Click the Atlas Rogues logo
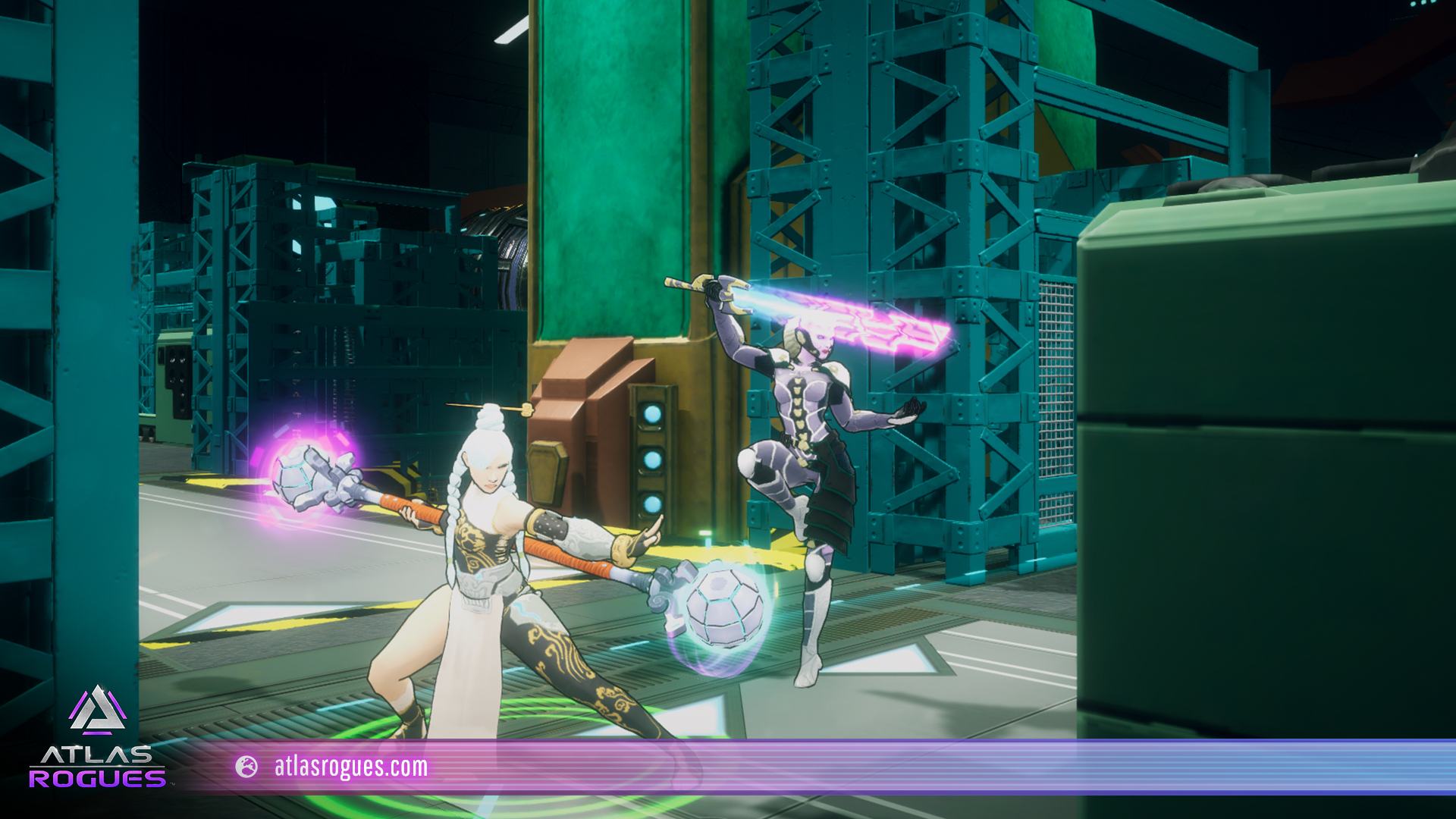Viewport: 1456px width, 819px height. [x=96, y=737]
